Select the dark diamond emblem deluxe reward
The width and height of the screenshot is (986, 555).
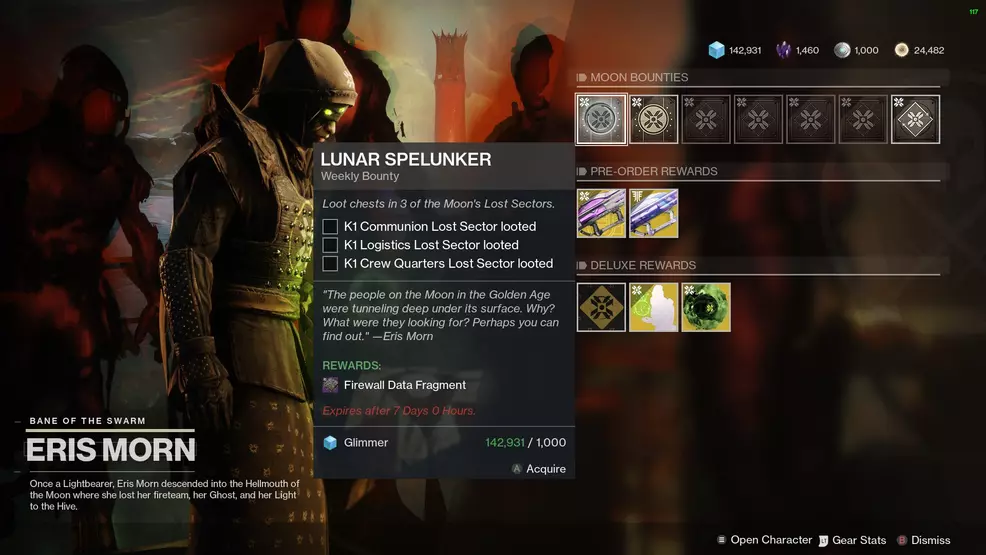click(602, 308)
